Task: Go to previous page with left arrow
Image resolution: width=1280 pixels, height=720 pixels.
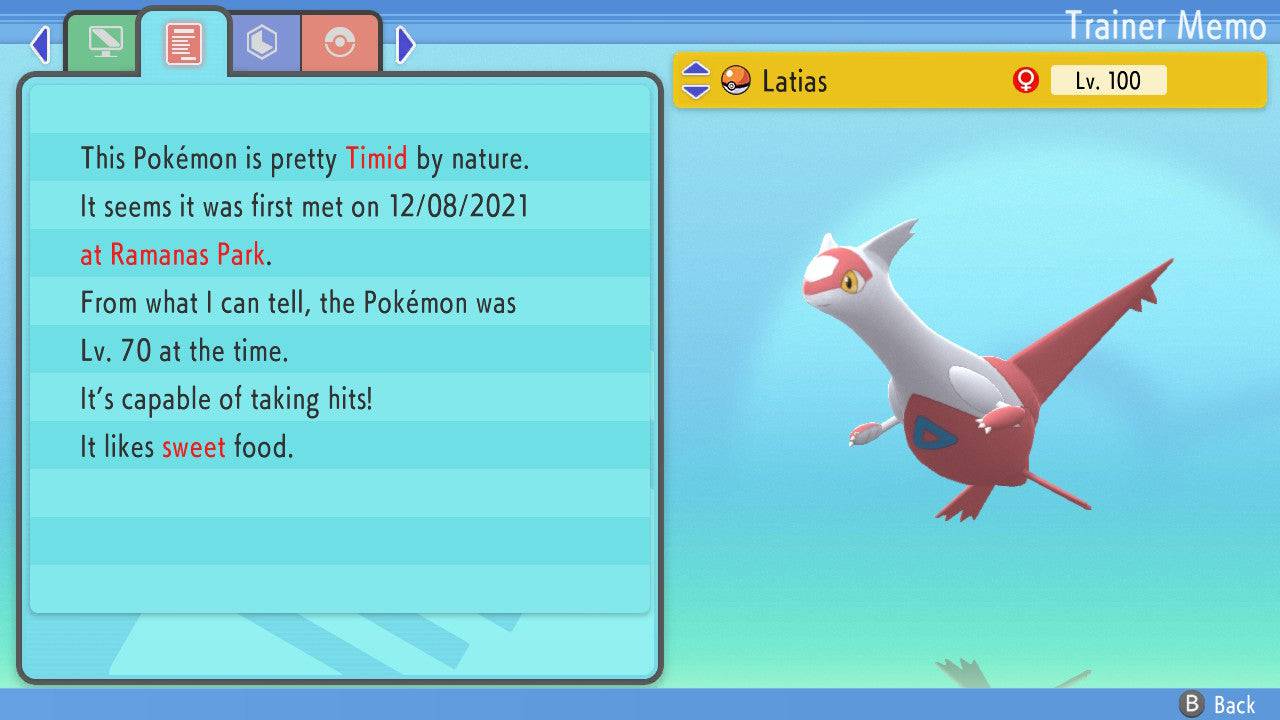Action: pyautogui.click(x=40, y=44)
